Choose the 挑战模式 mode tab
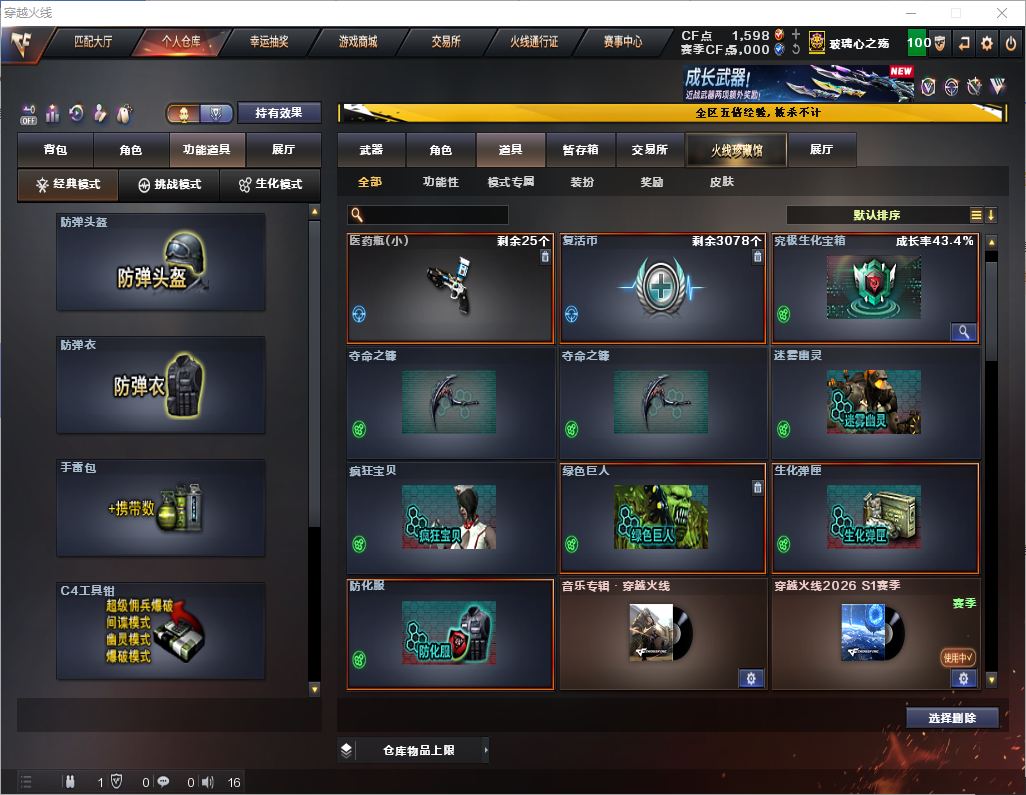1026x795 pixels. [x=169, y=185]
